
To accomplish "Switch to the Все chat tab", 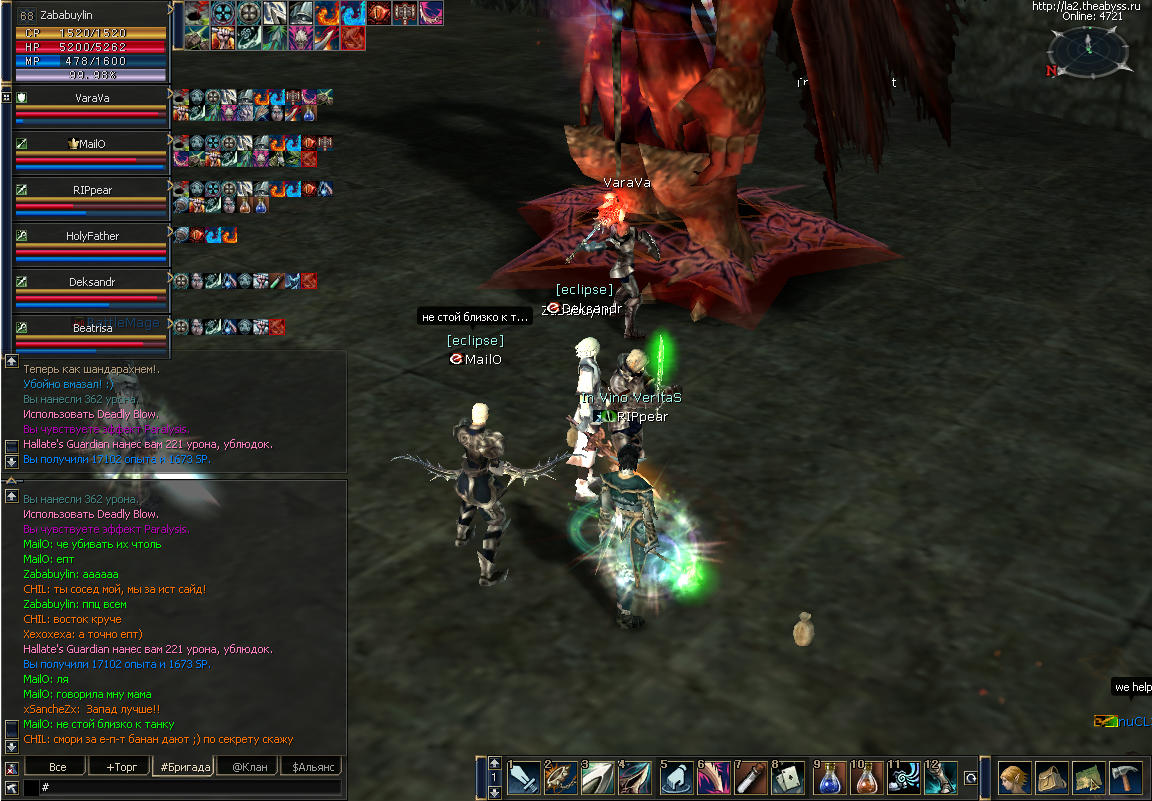I will pyautogui.click(x=58, y=767).
